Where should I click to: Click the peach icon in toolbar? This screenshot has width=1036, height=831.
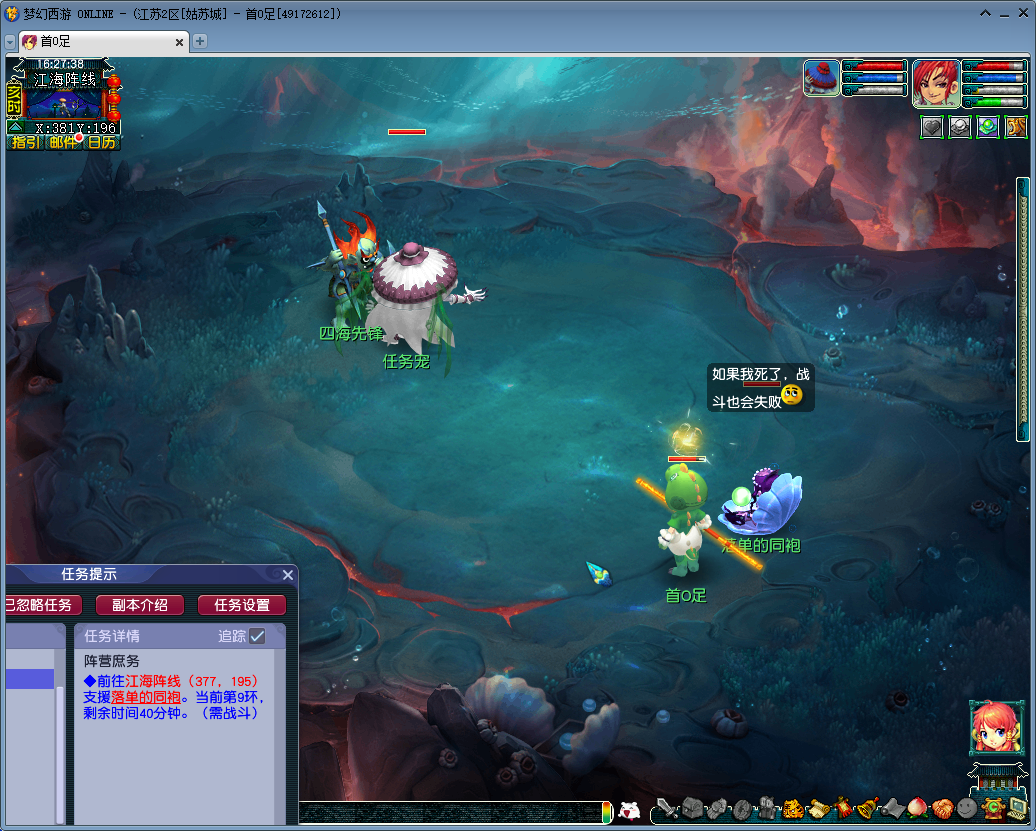coord(917,808)
